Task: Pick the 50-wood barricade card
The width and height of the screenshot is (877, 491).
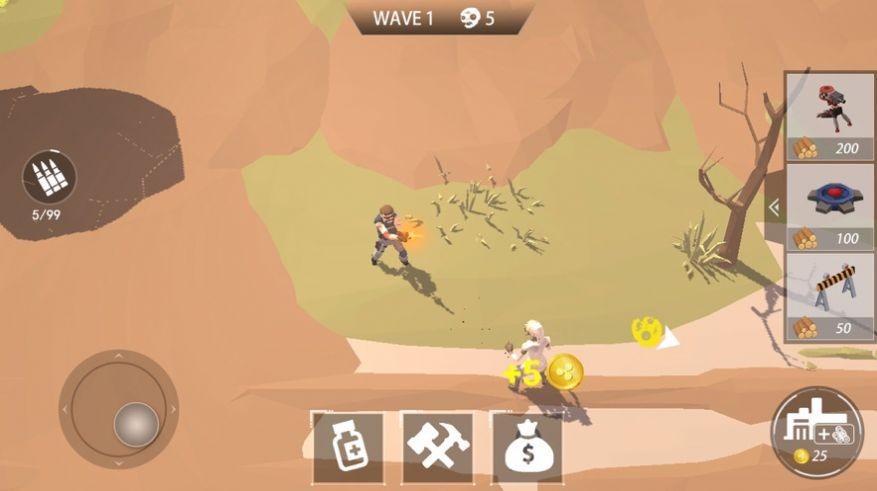Action: [830, 297]
